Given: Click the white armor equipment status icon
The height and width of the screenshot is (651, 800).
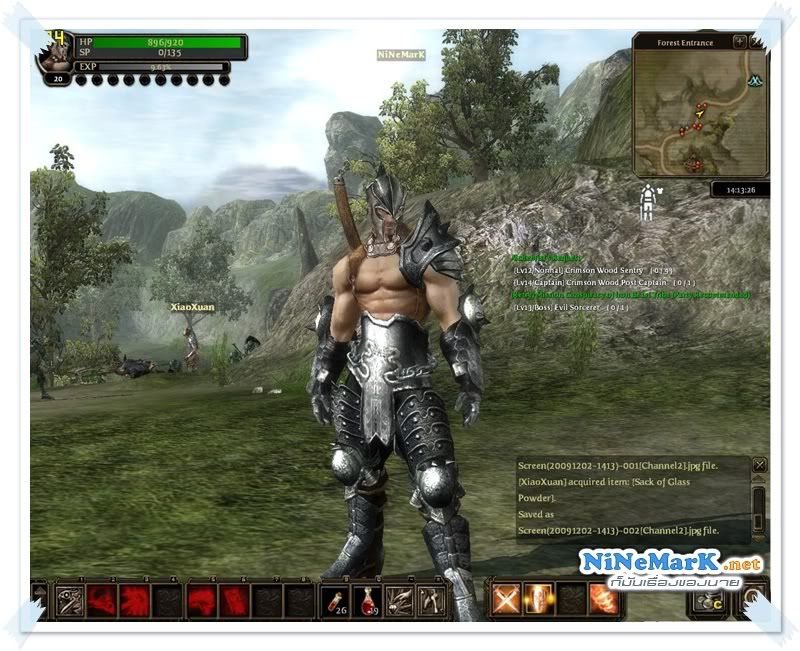Looking at the screenshot, I should [x=648, y=202].
